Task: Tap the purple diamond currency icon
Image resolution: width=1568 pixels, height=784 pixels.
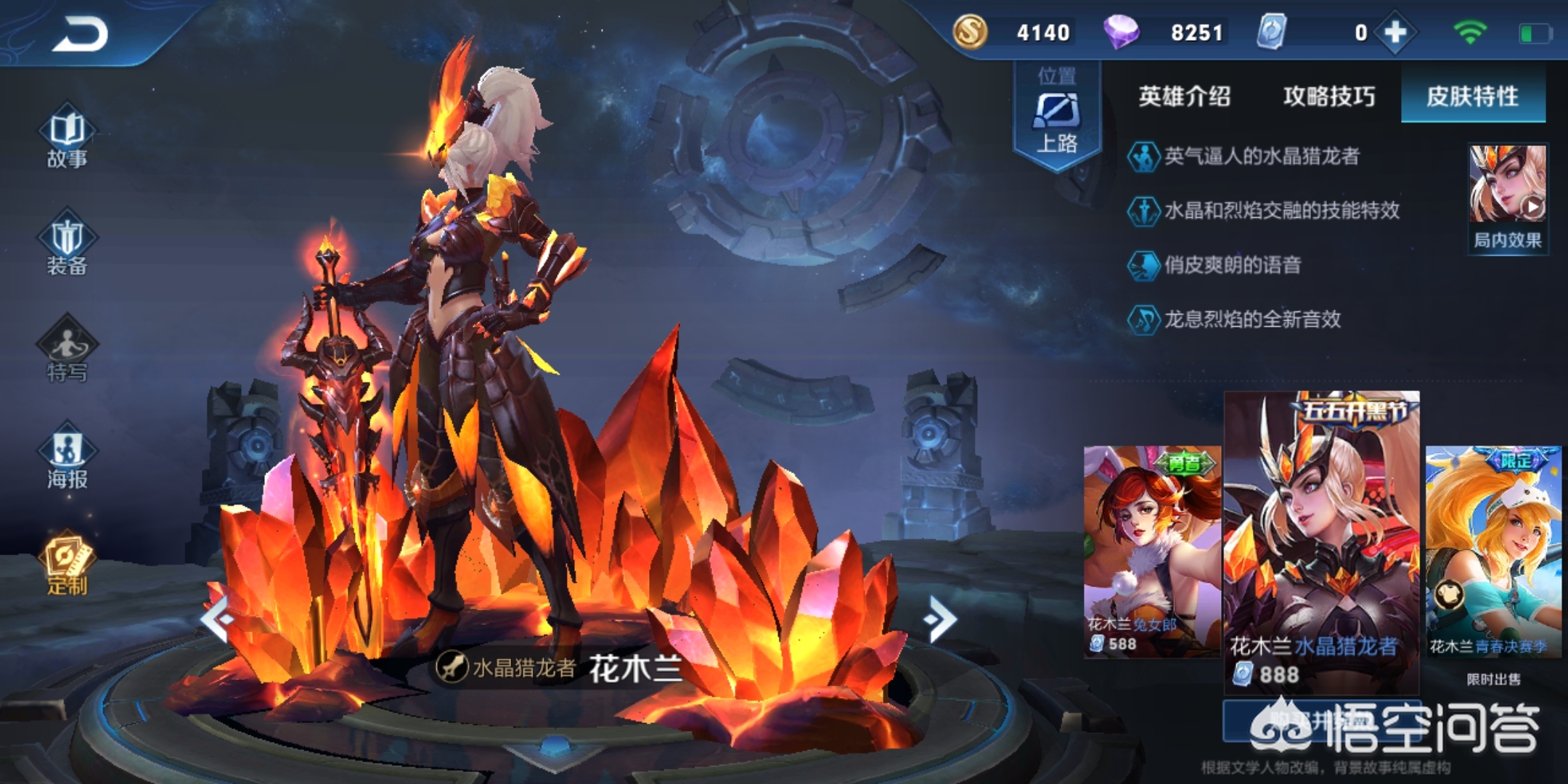Action: click(1121, 32)
